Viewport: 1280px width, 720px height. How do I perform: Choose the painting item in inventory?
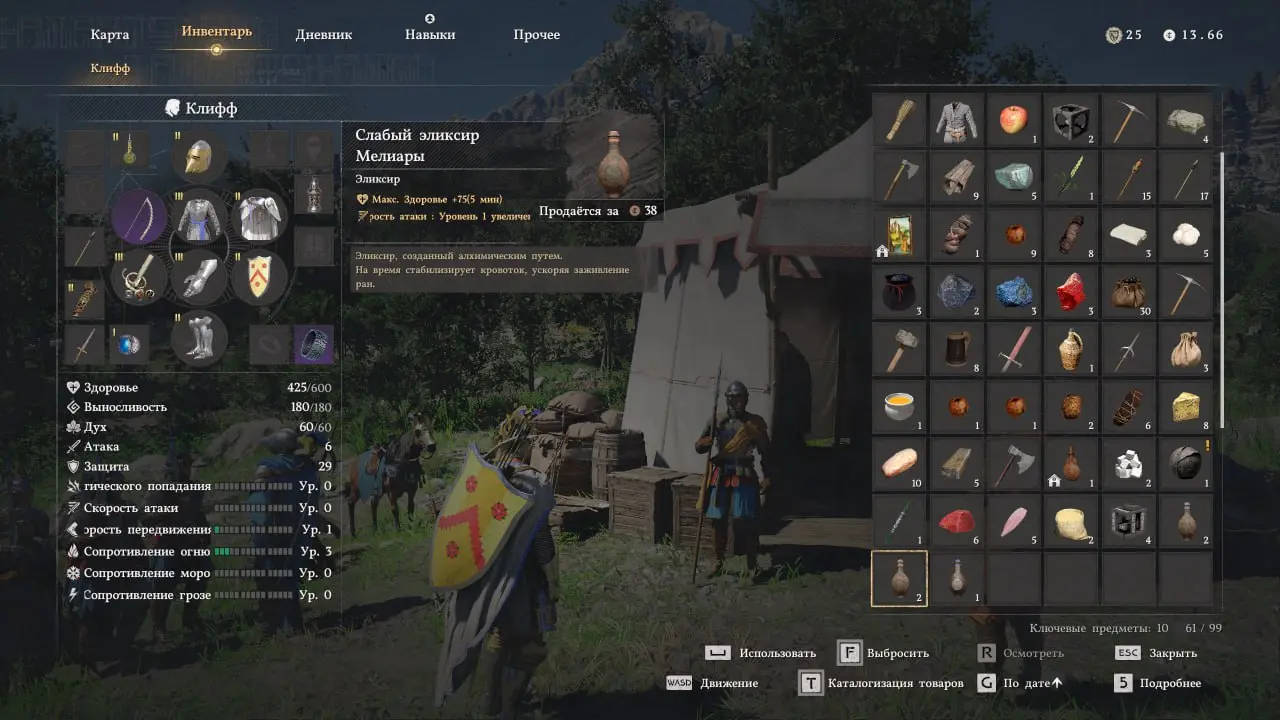[x=900, y=235]
